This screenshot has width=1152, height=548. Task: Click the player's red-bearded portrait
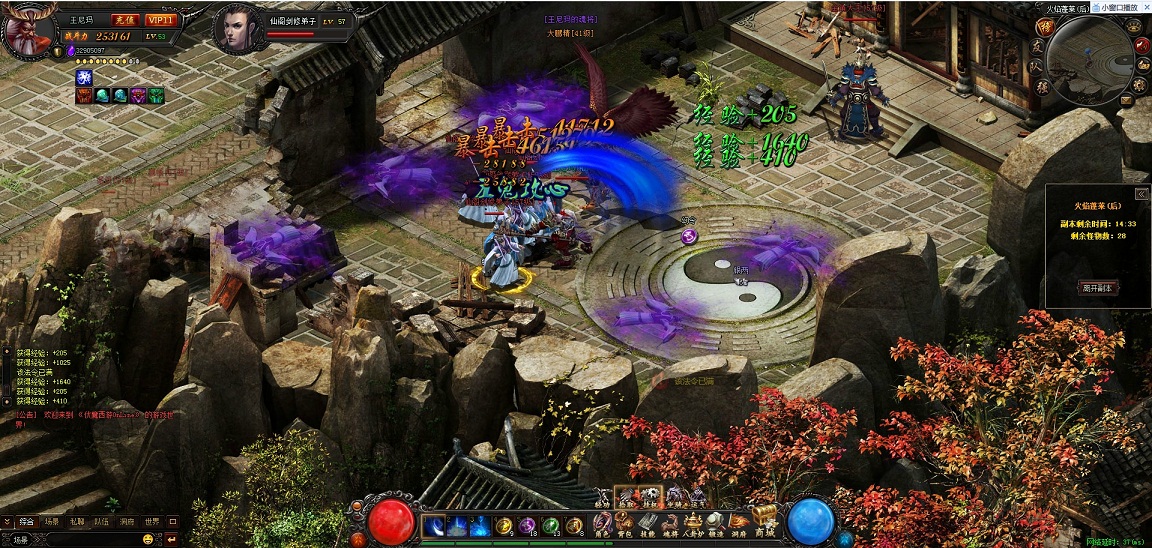pos(28,30)
